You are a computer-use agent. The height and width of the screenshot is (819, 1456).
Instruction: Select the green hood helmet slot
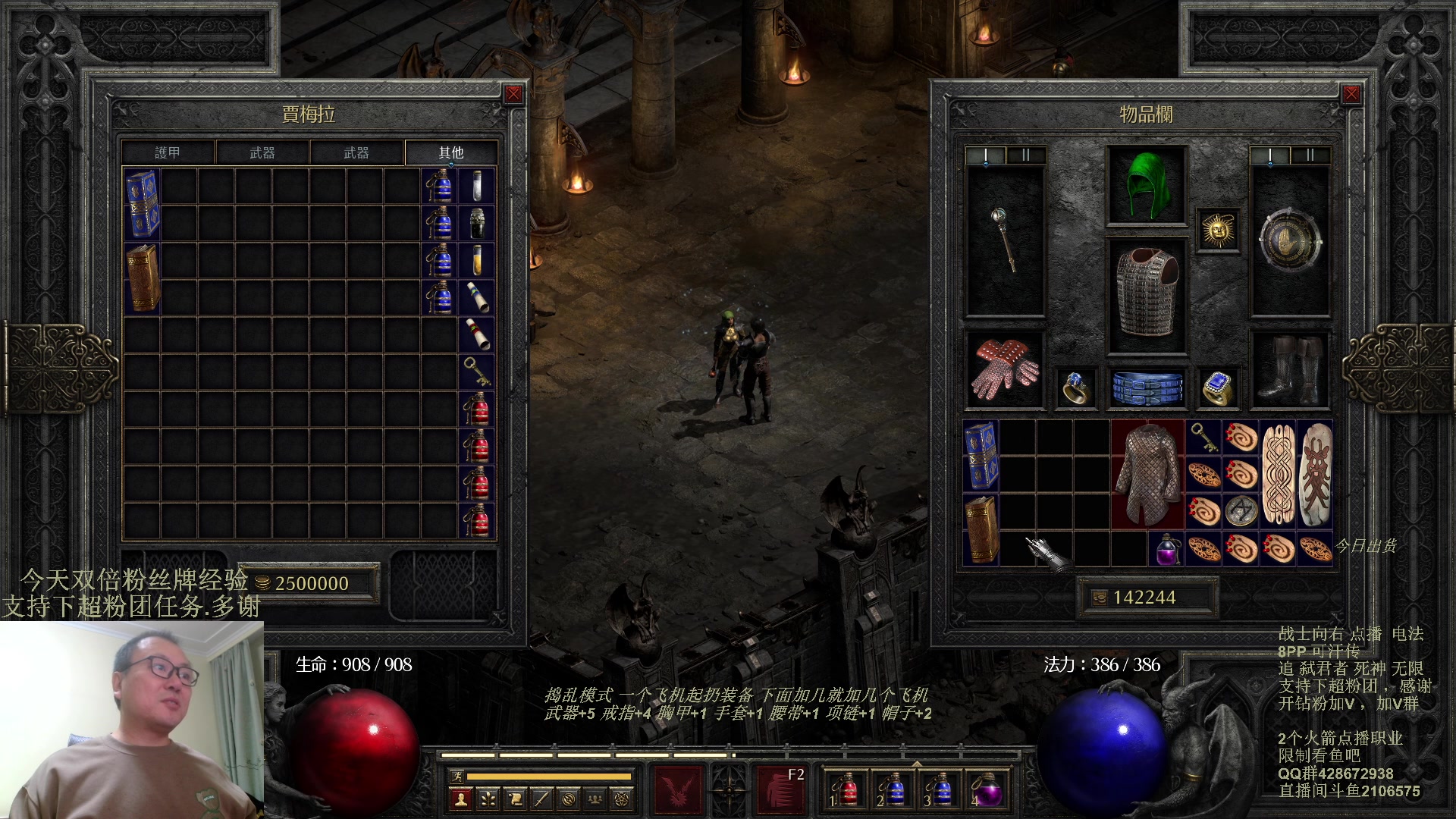point(1146,185)
